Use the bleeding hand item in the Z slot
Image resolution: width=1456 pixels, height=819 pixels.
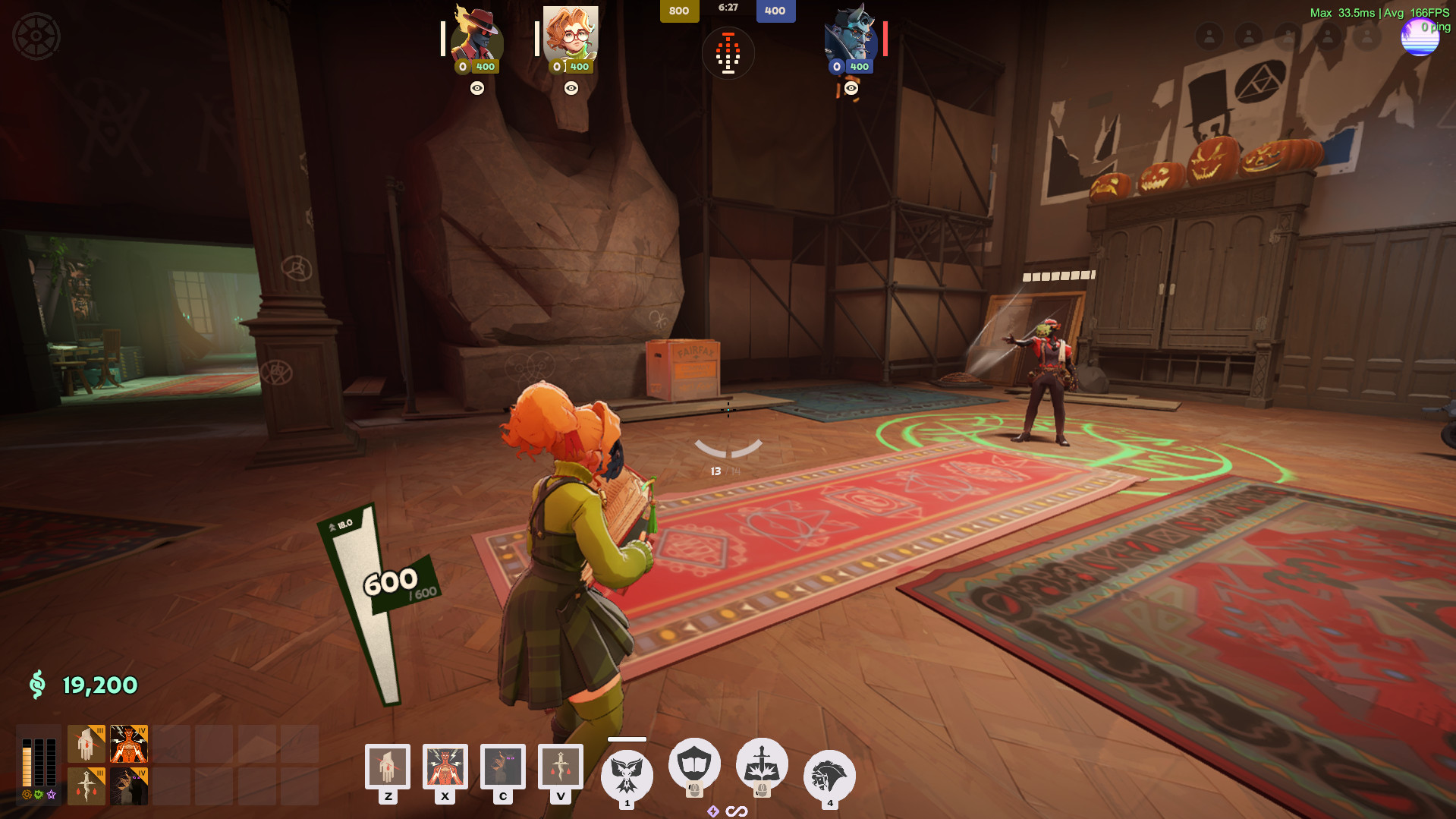point(388,767)
